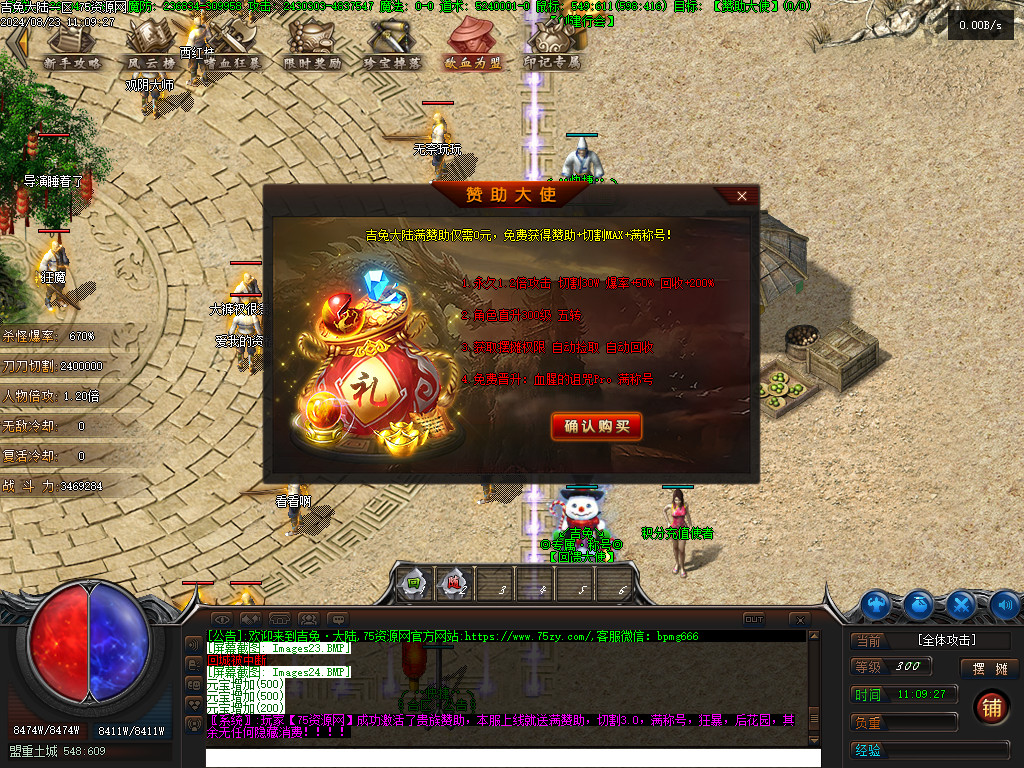Click the OUT button on chat panel
Screen dimensions: 1024x768
click(754, 619)
